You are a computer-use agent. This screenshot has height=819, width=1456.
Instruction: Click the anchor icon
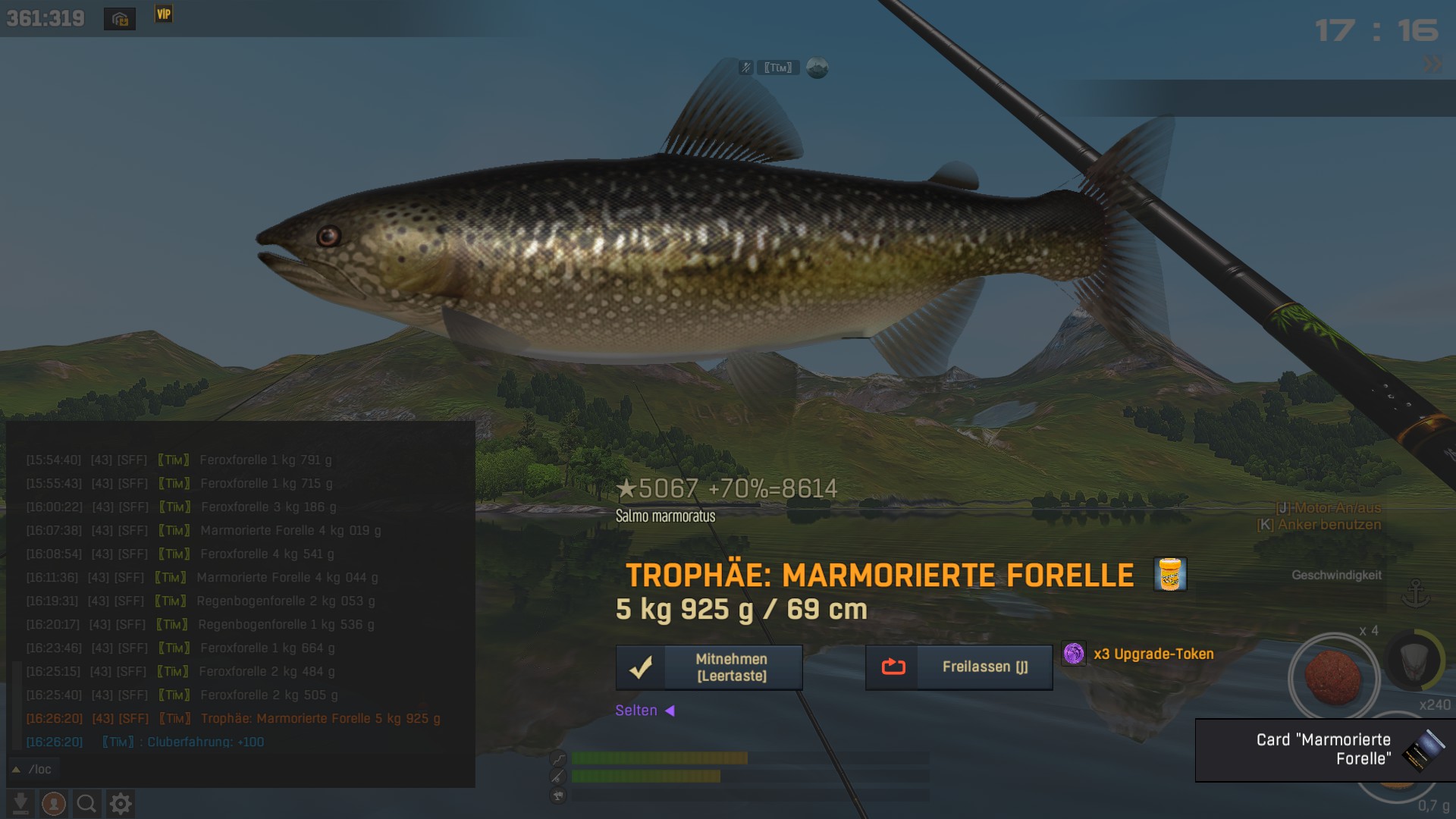(x=1415, y=593)
